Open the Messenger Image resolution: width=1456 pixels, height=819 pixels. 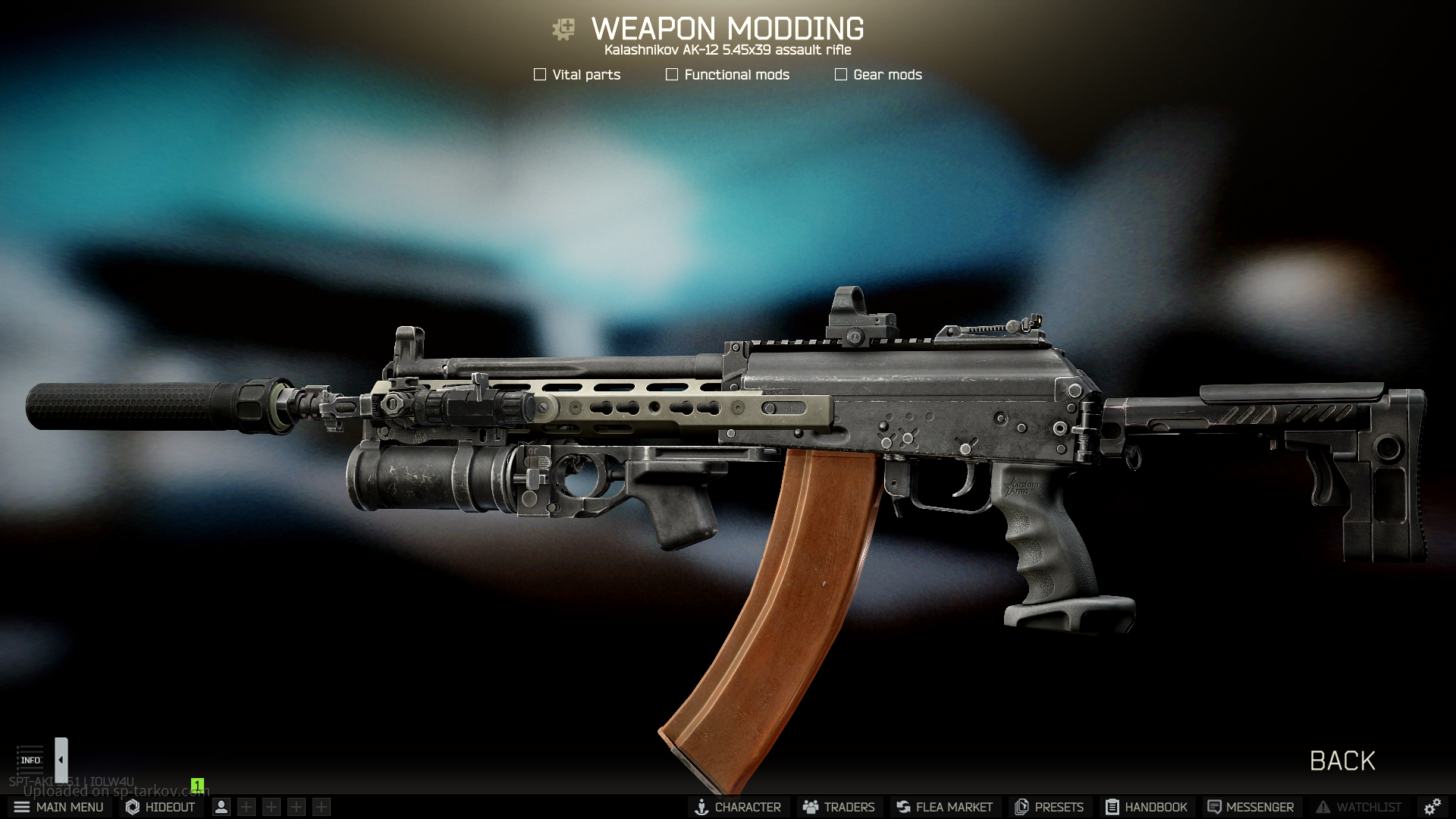tap(1250, 807)
